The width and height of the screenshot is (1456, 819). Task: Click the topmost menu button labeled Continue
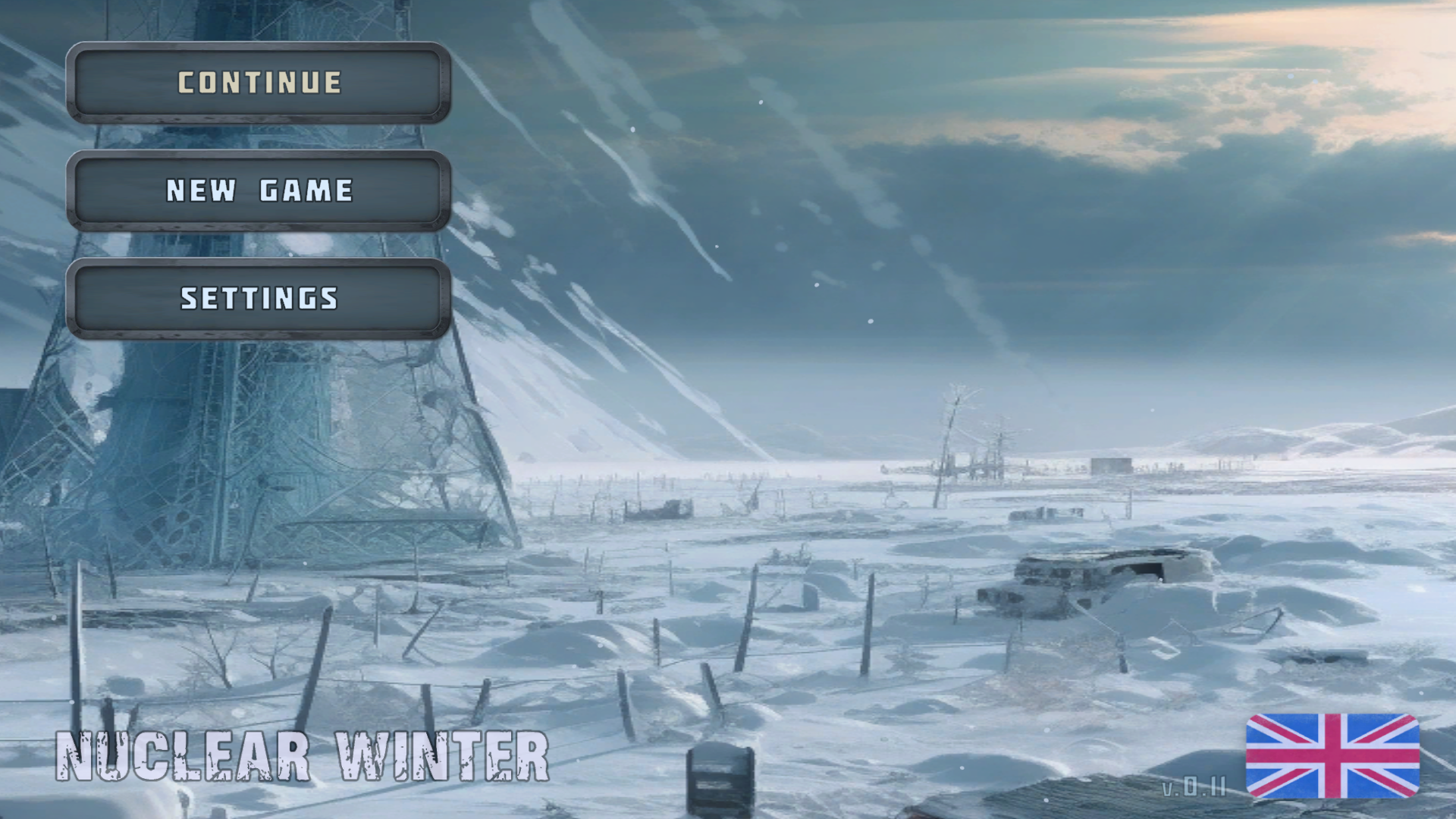tap(259, 82)
